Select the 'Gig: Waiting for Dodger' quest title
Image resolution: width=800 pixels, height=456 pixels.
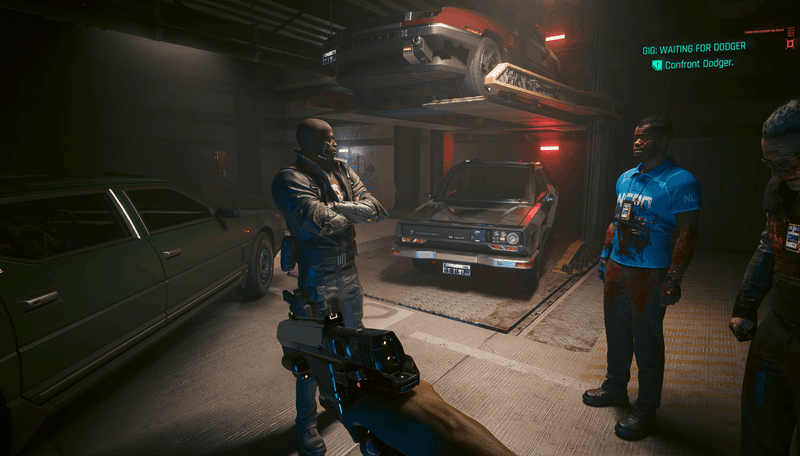693,48
